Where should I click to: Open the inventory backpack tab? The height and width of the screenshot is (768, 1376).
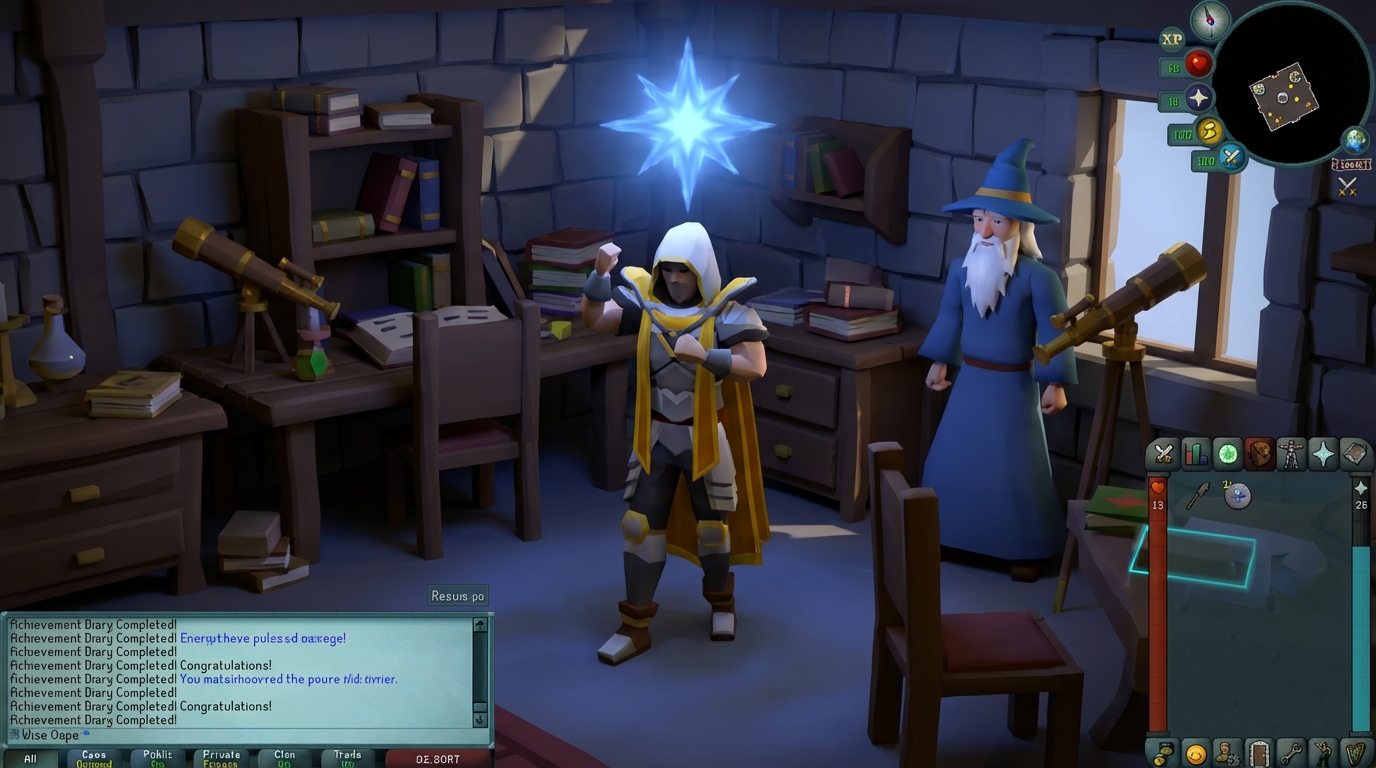(x=1259, y=455)
